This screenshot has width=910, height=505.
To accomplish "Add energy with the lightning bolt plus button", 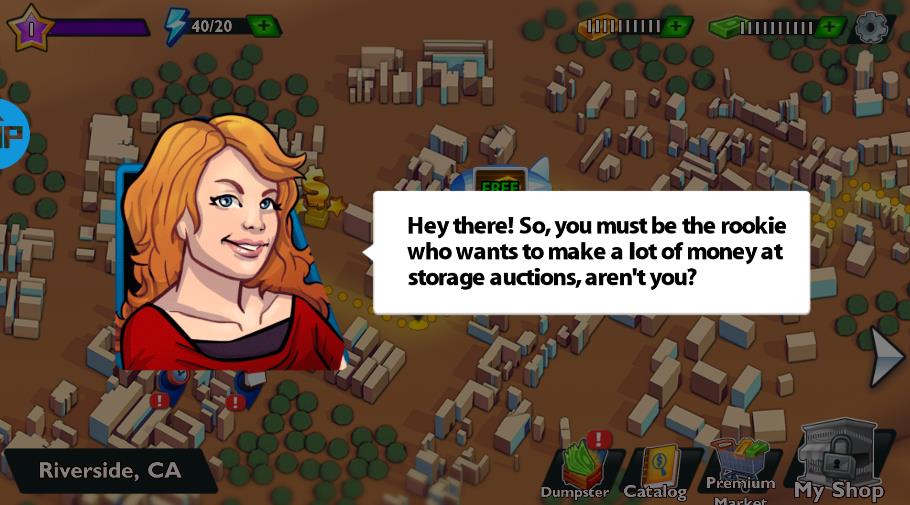I will [x=263, y=25].
